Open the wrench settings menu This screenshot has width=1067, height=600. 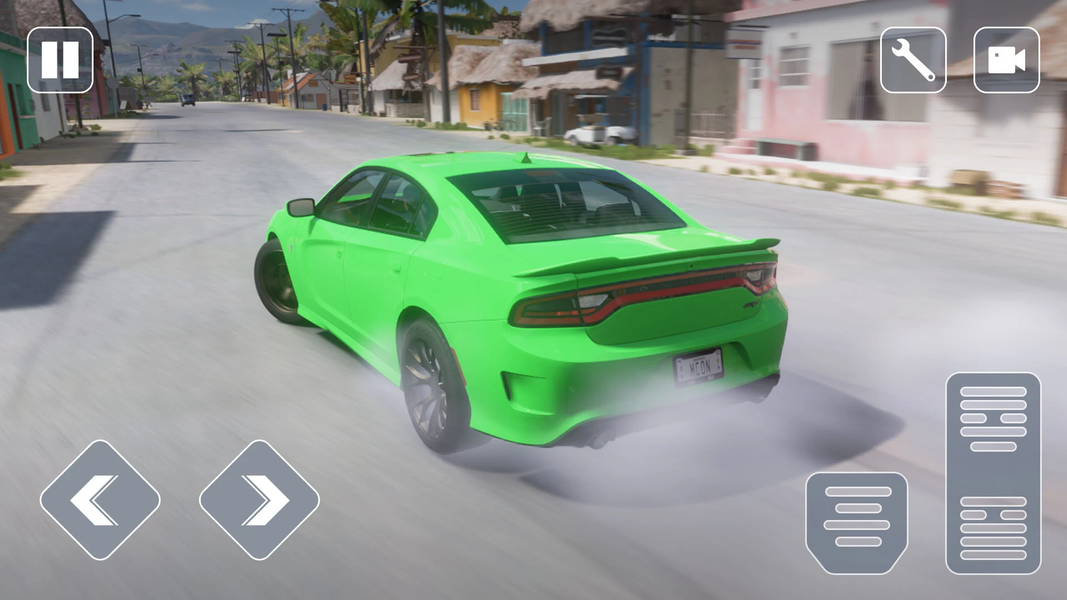click(913, 60)
